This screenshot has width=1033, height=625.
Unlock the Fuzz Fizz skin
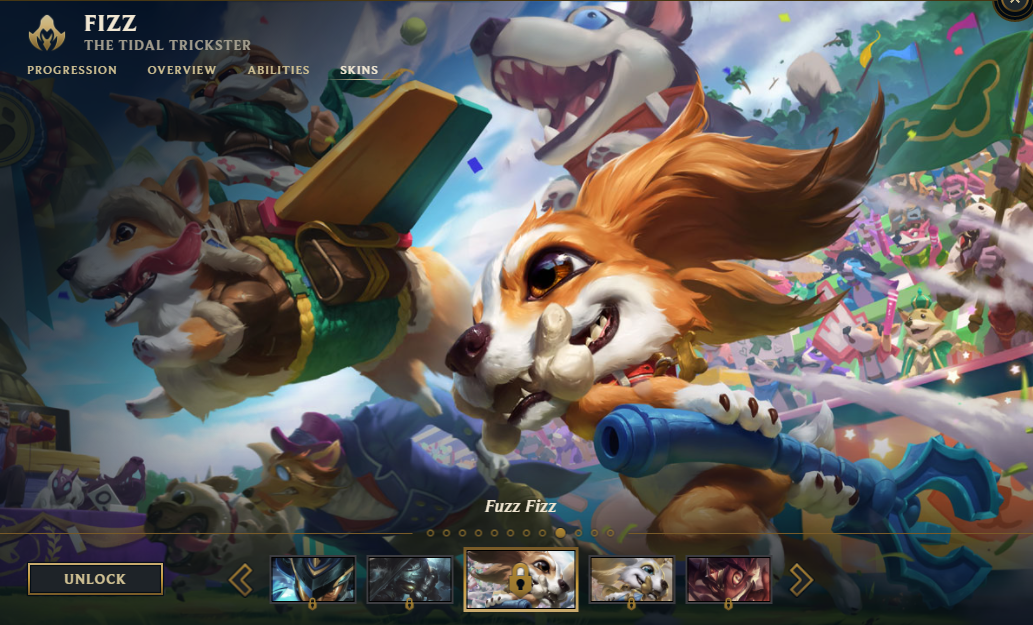[x=95, y=579]
